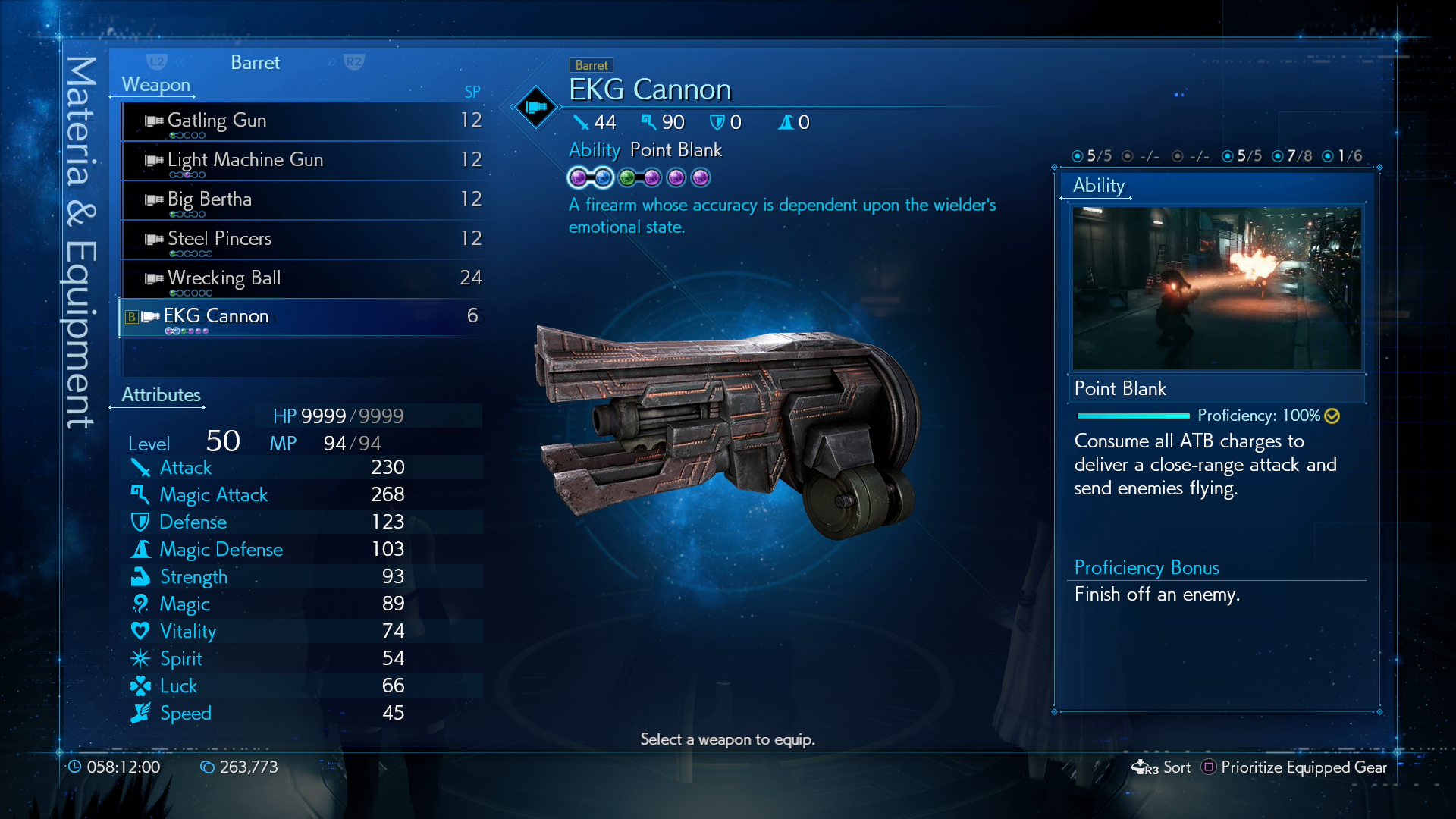
Task: Choose the Light Machine Gun entry
Action: (303, 160)
